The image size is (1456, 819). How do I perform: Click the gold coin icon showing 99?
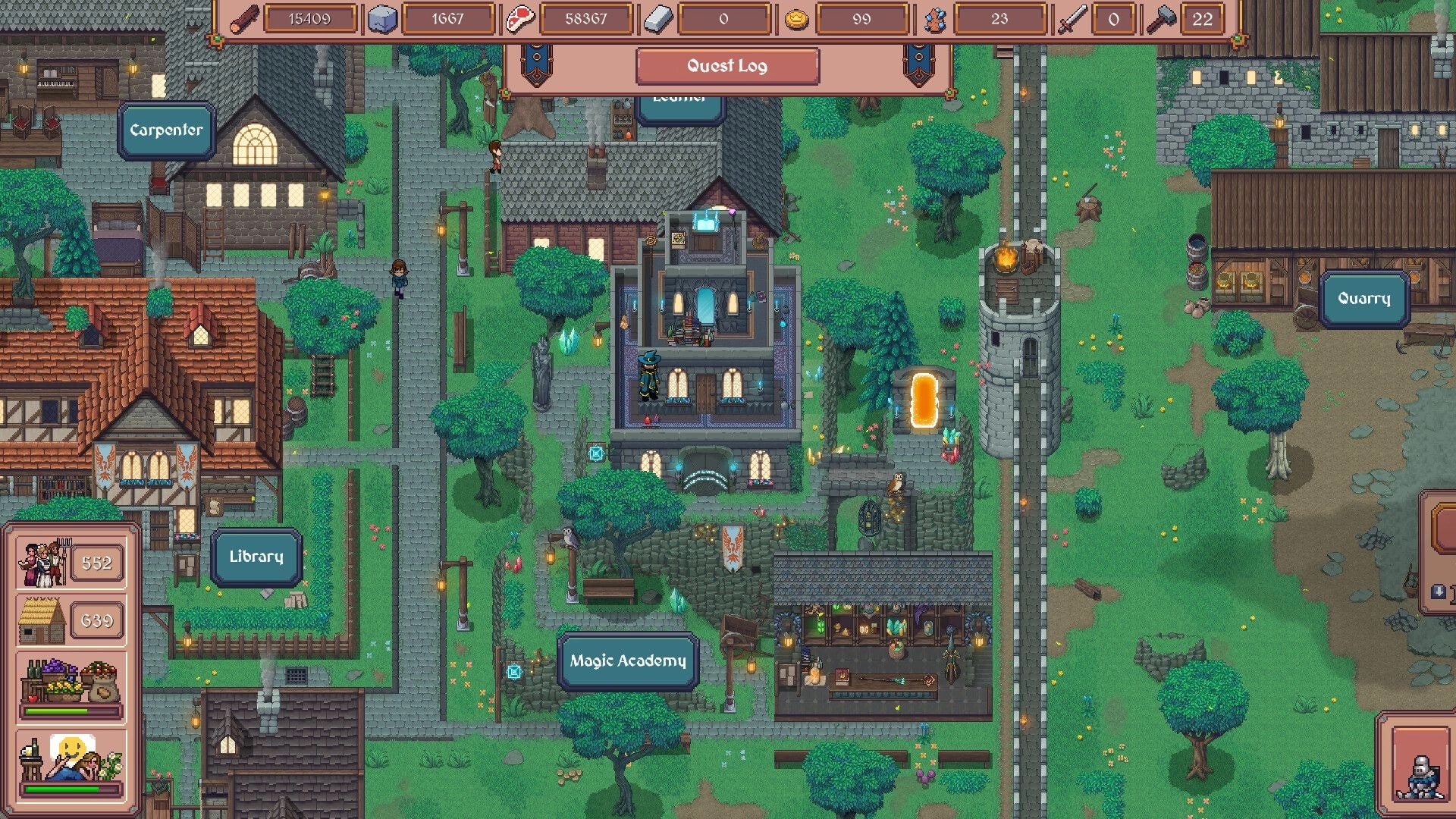click(x=795, y=18)
